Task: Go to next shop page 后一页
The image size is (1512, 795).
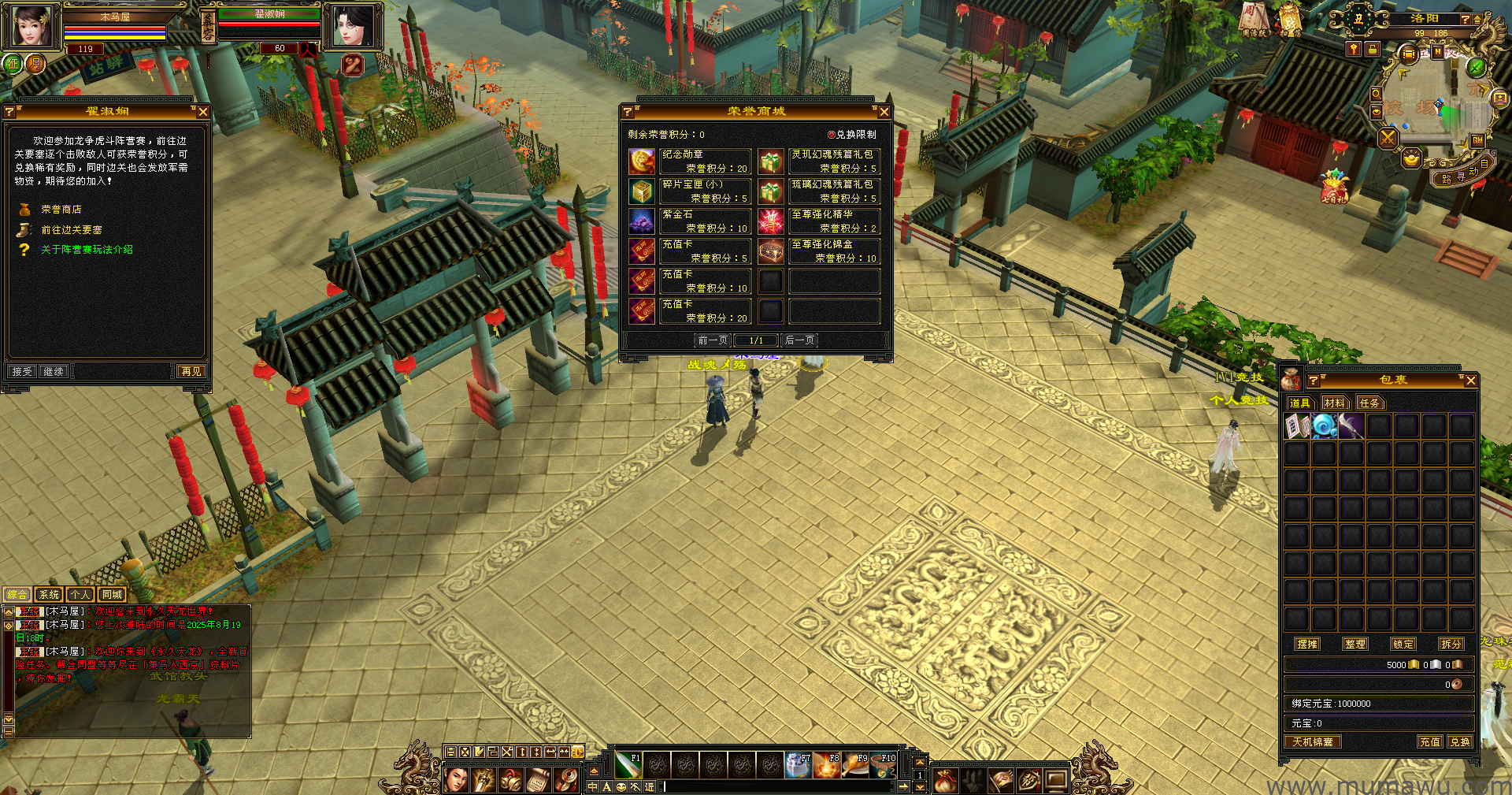Action: pyautogui.click(x=799, y=340)
